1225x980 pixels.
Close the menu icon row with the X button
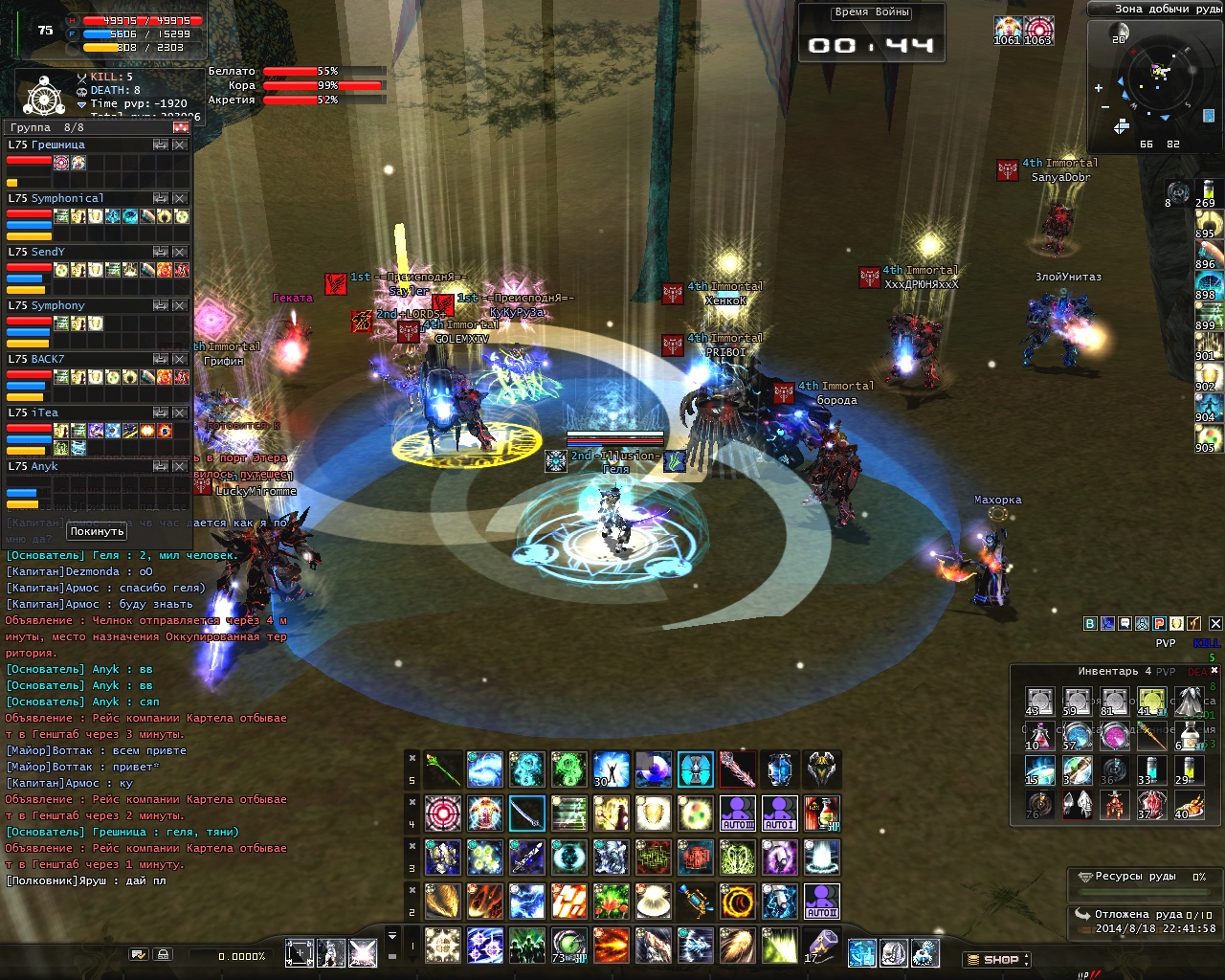1215,623
